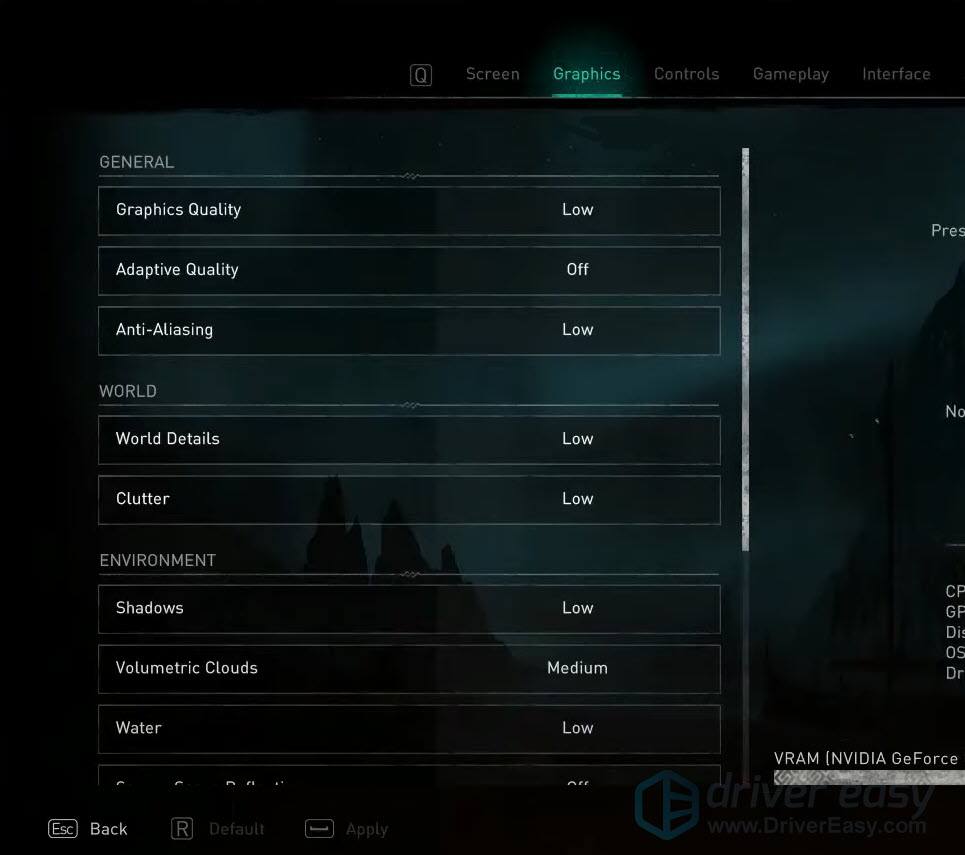
Task: Adjust the Anti-Aliasing setting
Action: pos(409,330)
